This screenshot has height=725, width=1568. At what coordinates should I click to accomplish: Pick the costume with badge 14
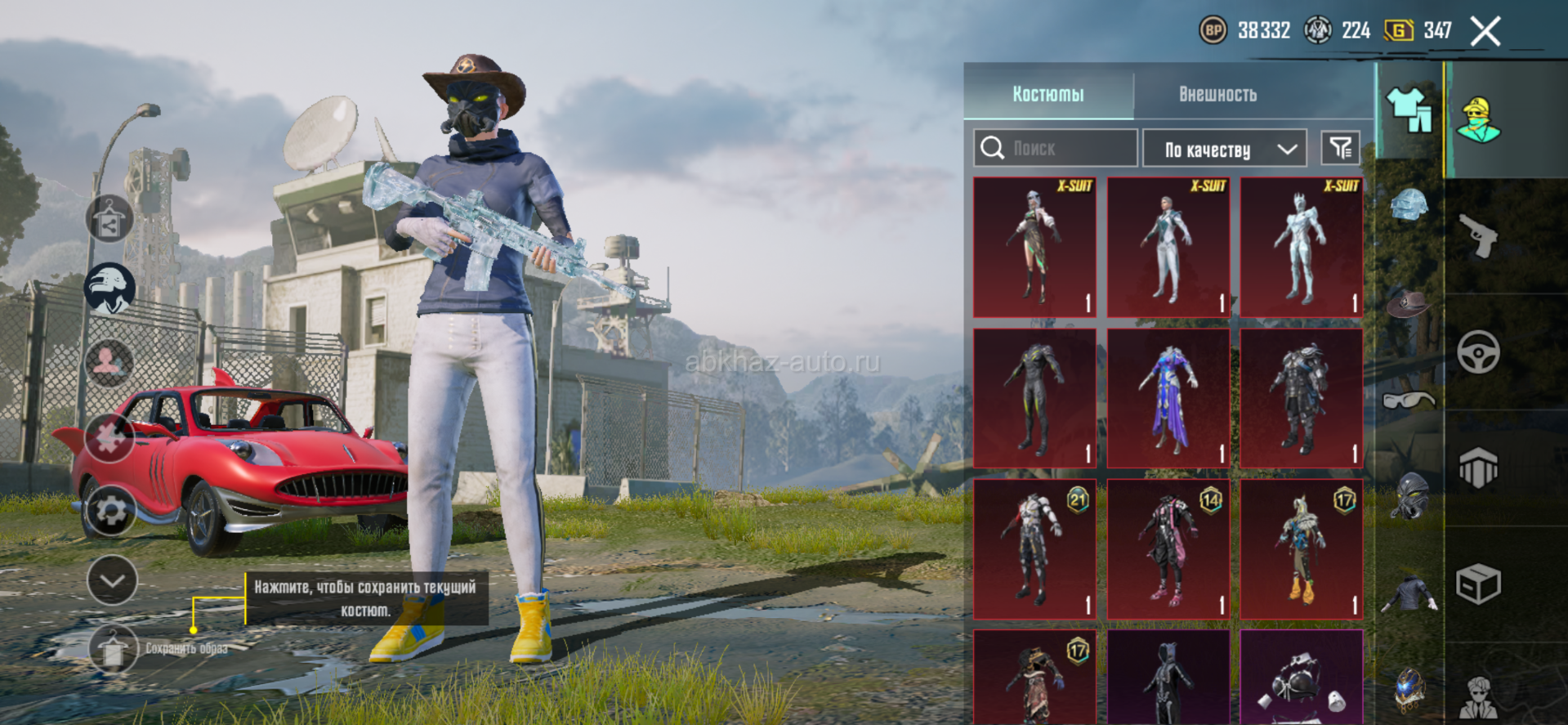1168,548
